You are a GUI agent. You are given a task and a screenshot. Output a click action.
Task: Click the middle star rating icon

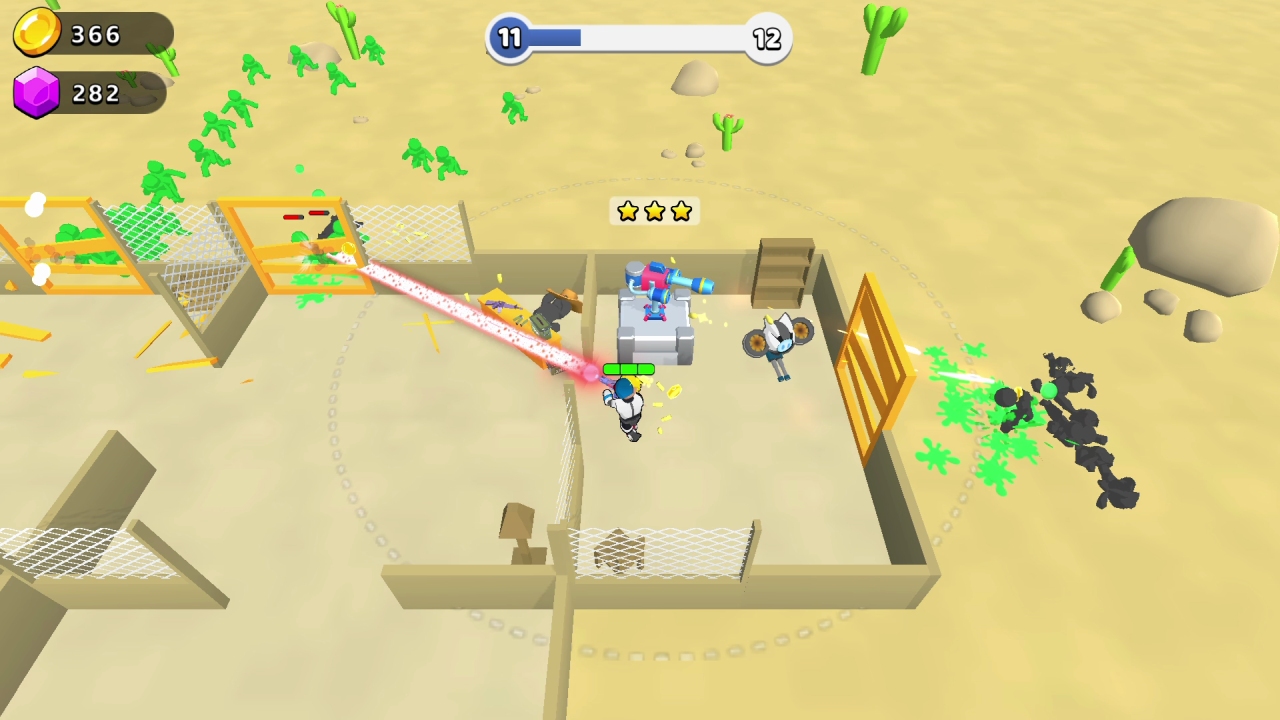coord(654,211)
